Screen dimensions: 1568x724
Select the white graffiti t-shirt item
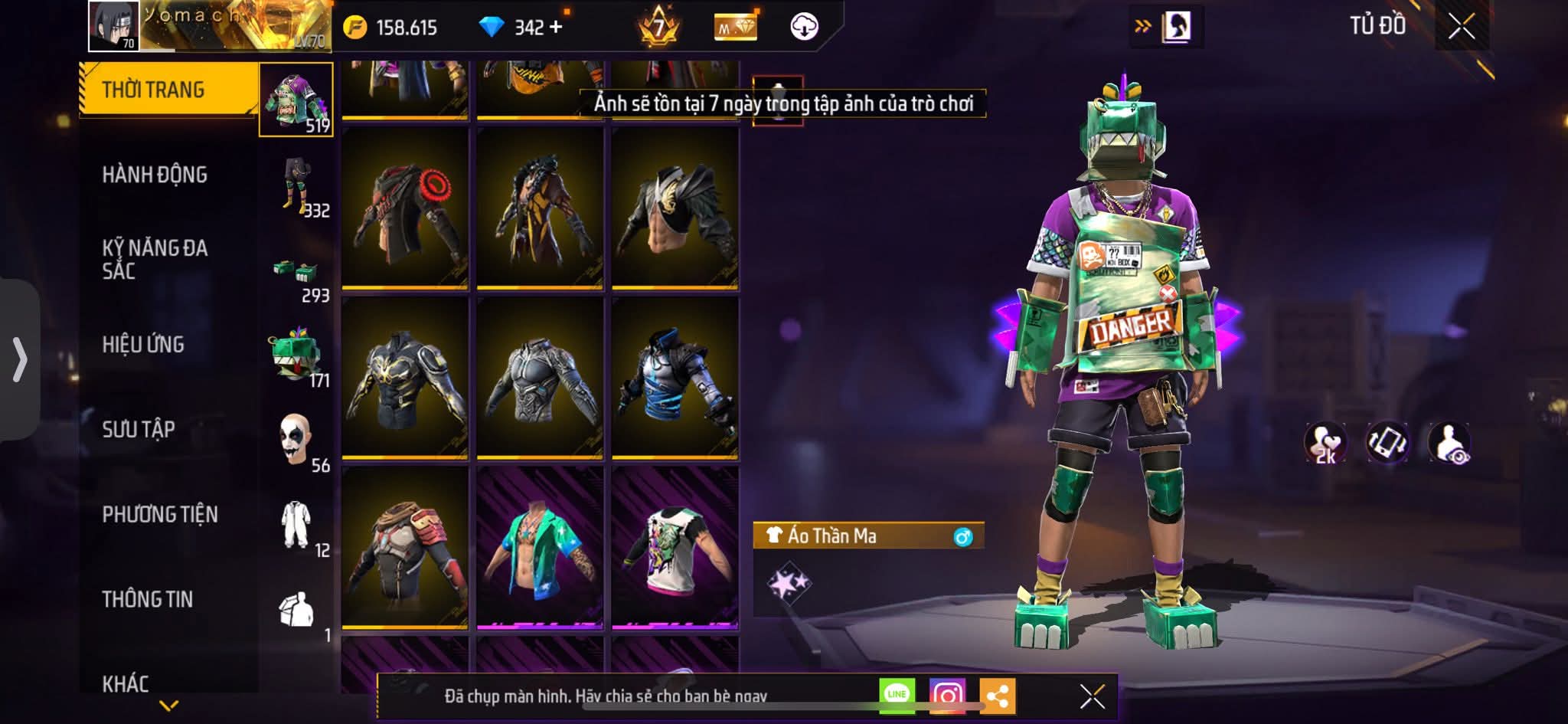click(675, 548)
